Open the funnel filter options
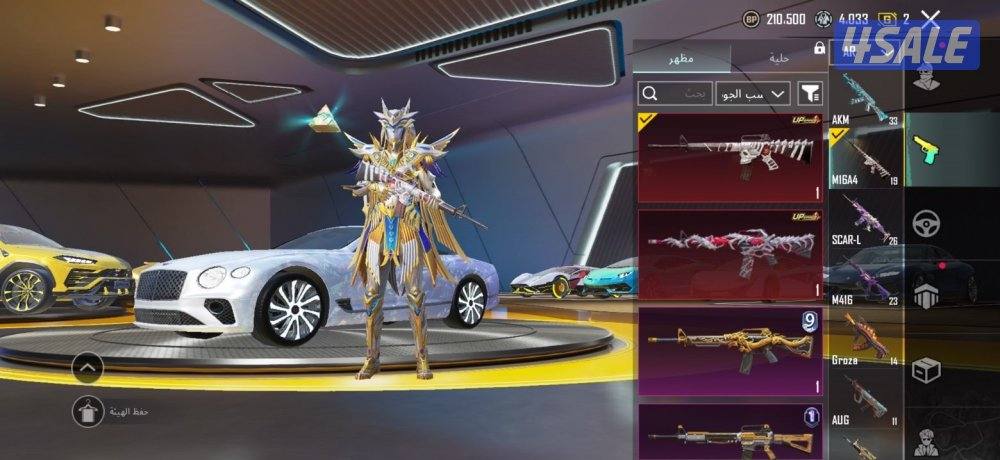Image resolution: width=1000 pixels, height=460 pixels. click(x=810, y=93)
